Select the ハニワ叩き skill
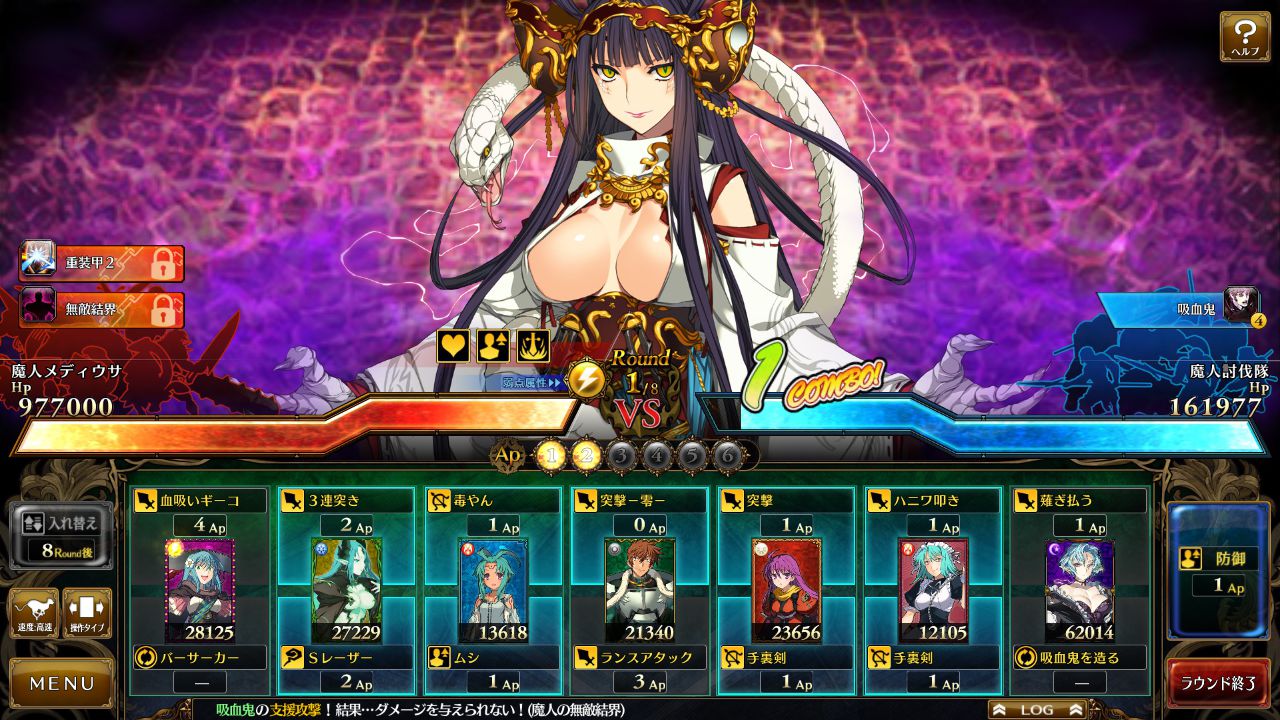The height and width of the screenshot is (720, 1280). 932,500
